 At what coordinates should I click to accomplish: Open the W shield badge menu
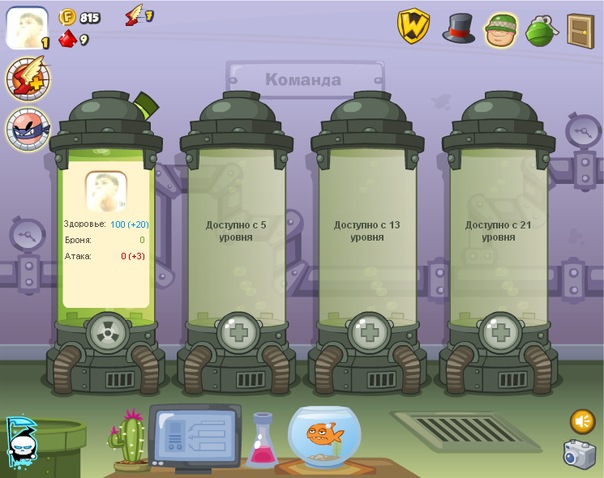click(414, 26)
